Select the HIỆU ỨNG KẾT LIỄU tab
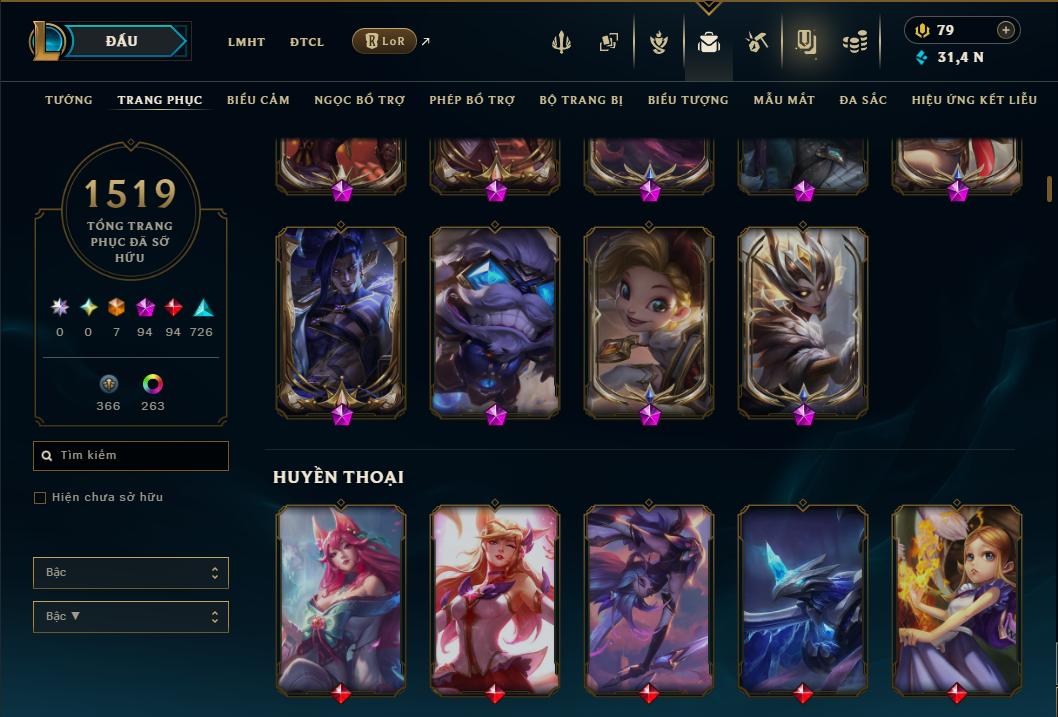The height and width of the screenshot is (717, 1058). coord(975,100)
